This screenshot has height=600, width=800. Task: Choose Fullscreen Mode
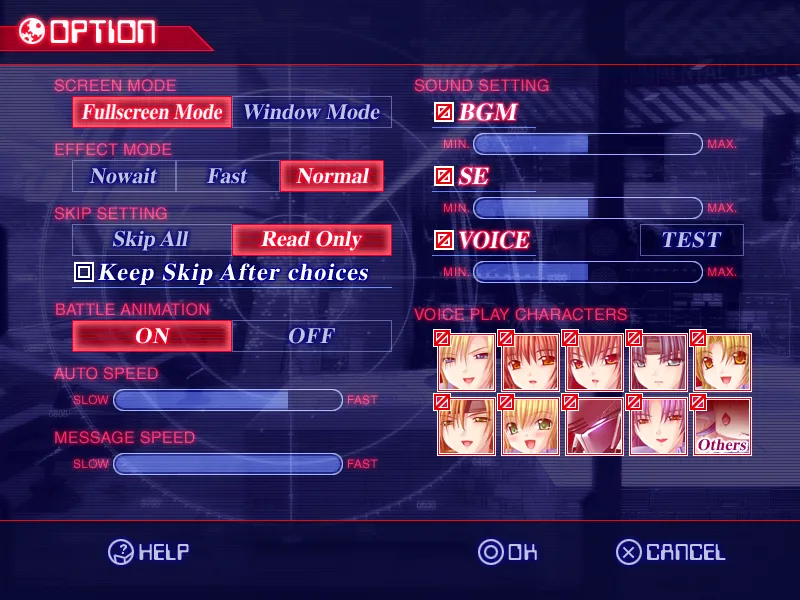(x=152, y=112)
